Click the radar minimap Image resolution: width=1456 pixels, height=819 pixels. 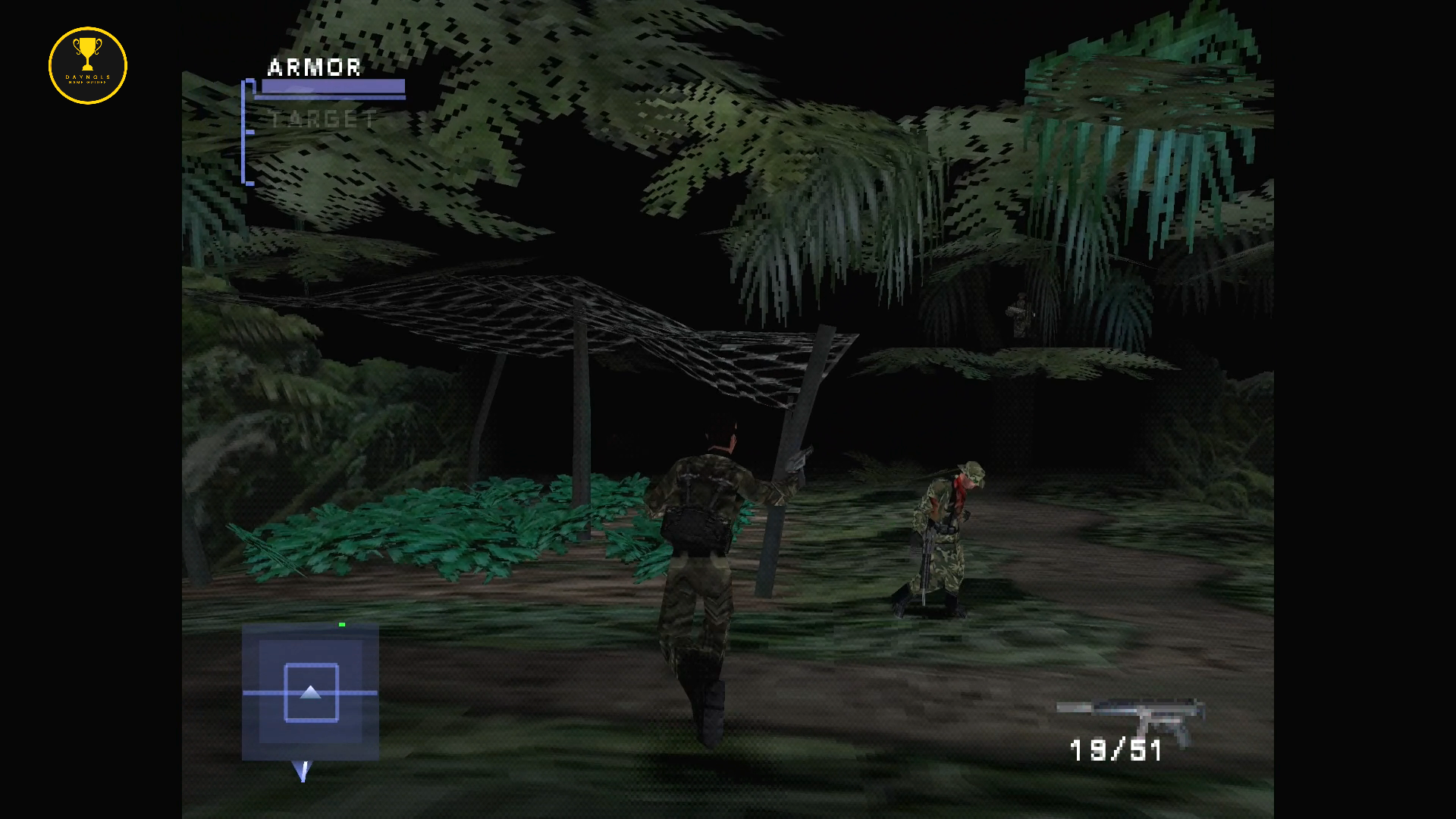pos(310,692)
